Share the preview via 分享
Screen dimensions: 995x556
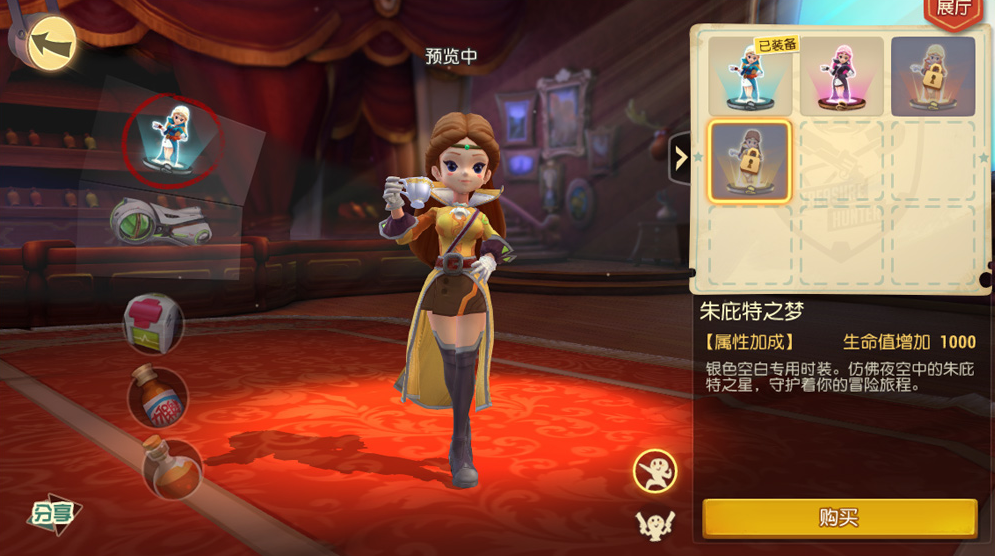tap(53, 513)
